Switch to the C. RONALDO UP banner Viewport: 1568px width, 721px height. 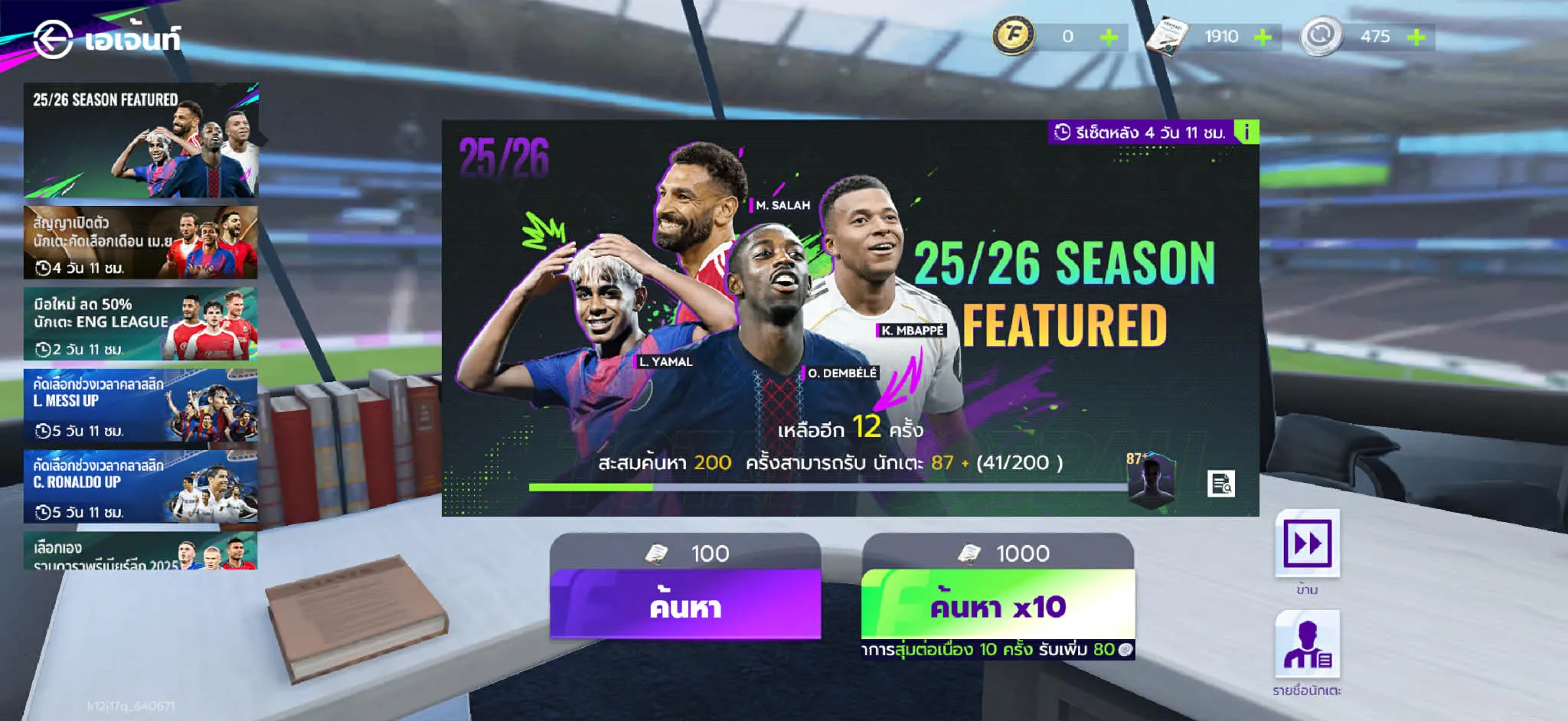(141, 488)
